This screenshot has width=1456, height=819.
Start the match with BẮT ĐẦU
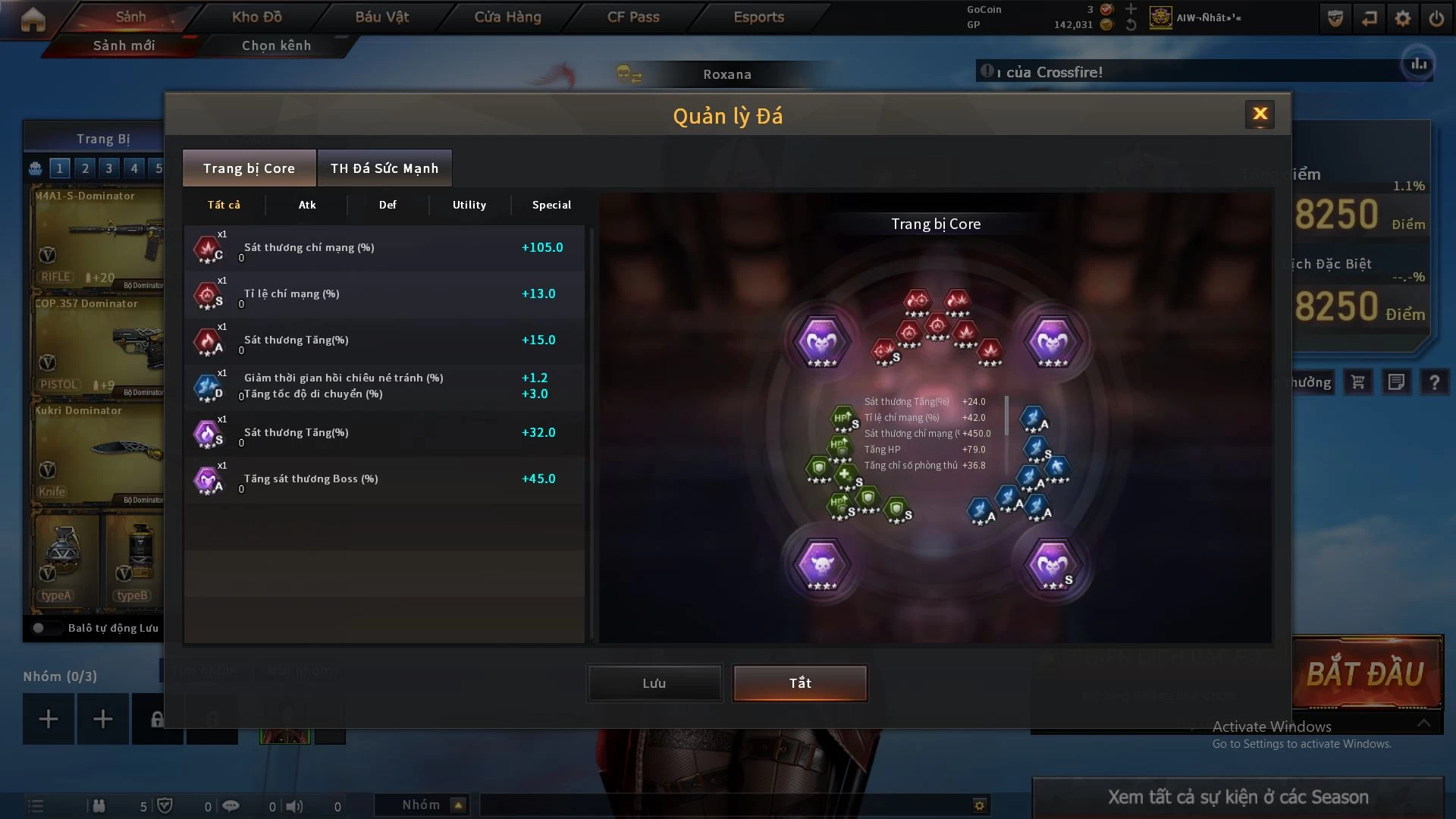[x=1366, y=673]
